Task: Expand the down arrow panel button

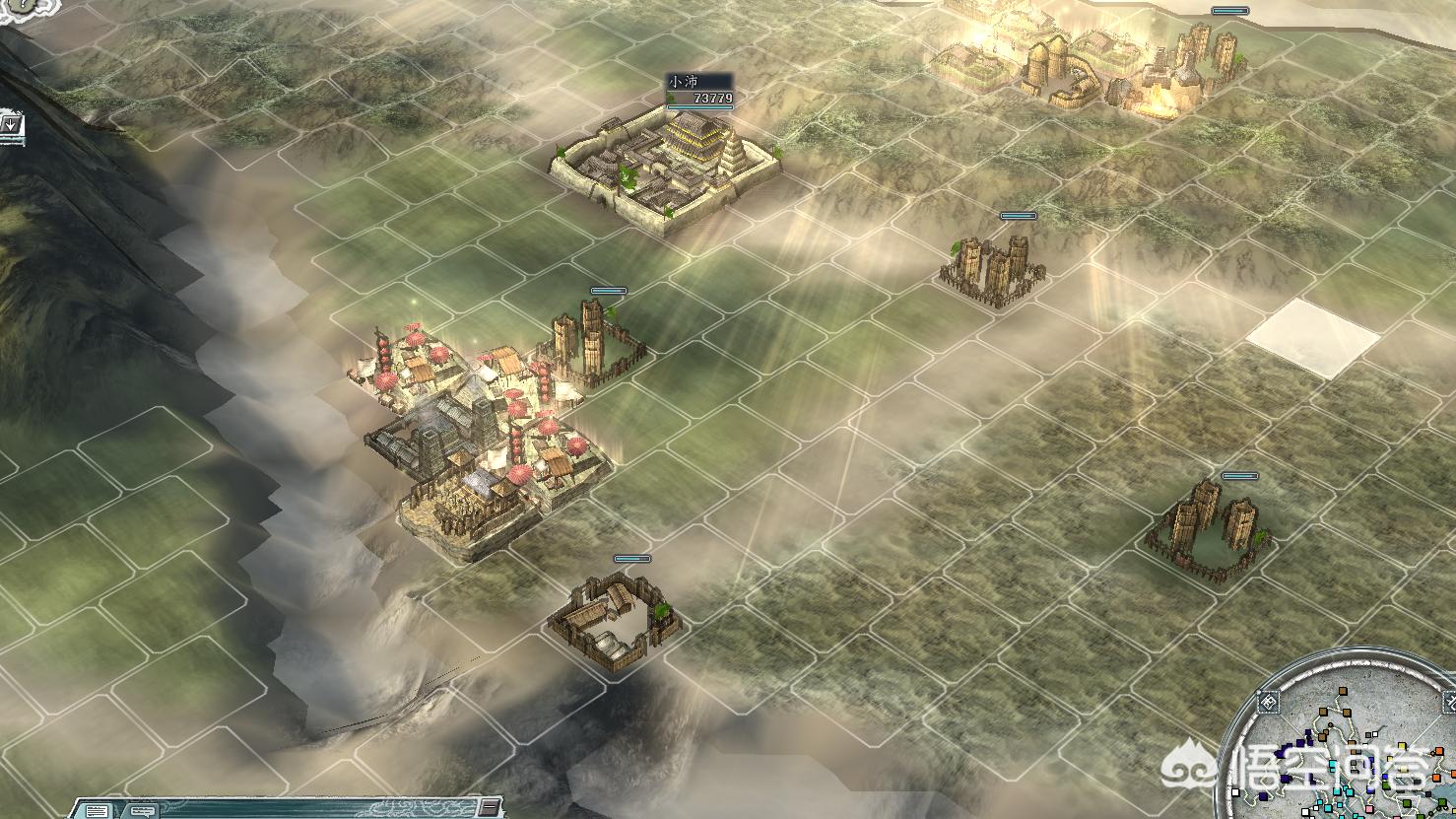Action: [11, 125]
